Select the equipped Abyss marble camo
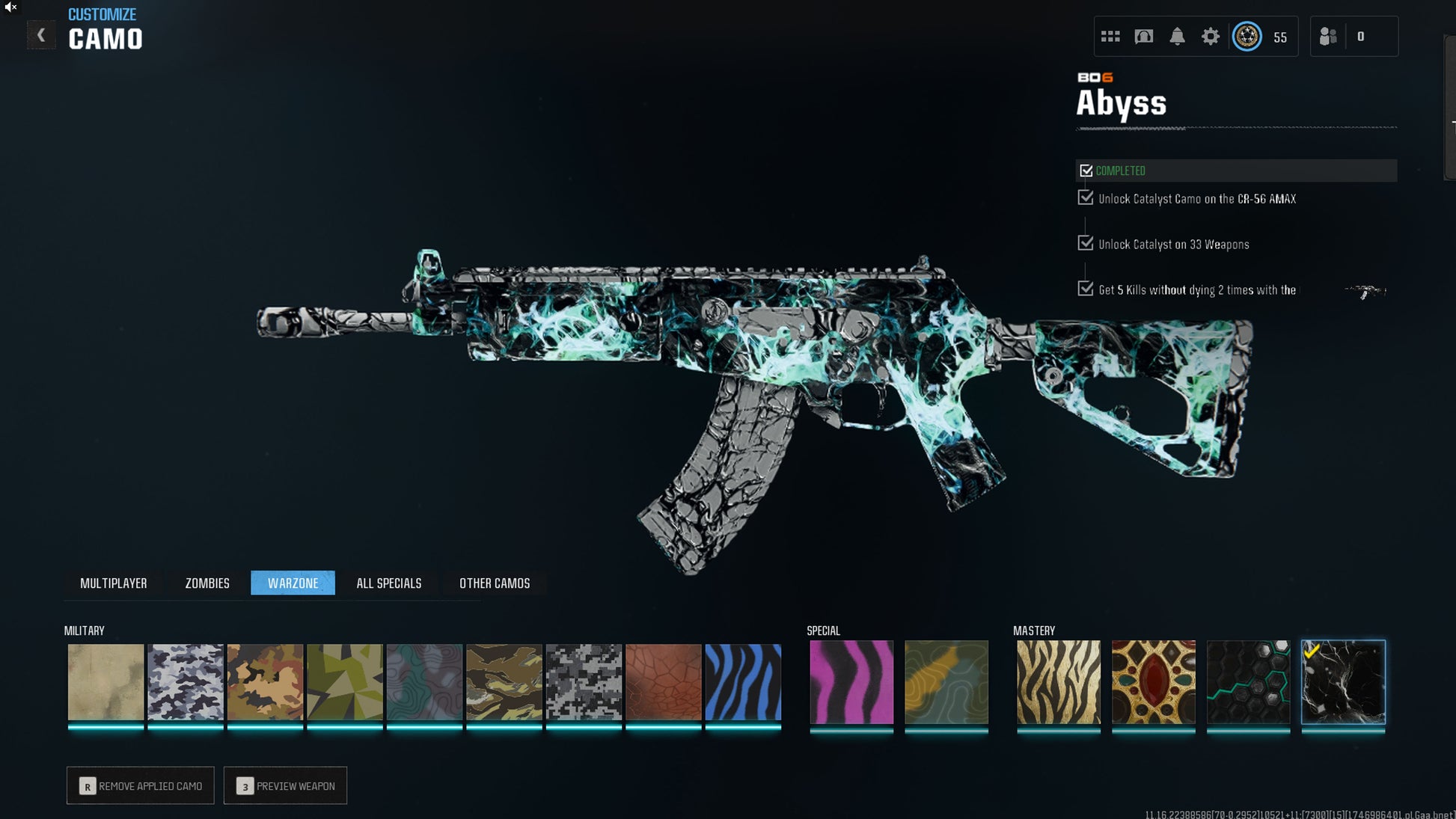Screen dimensions: 1456x819 [1343, 682]
